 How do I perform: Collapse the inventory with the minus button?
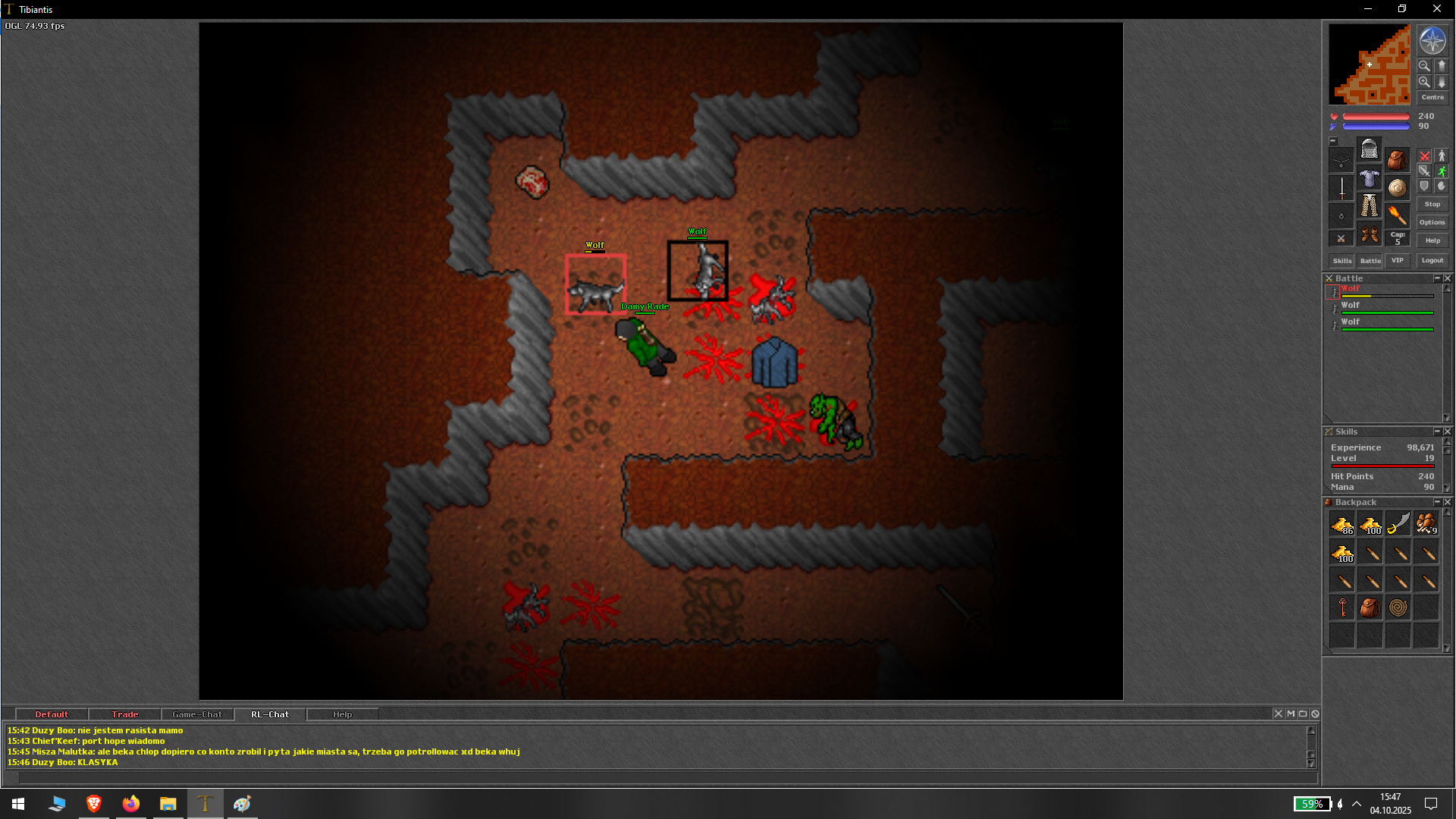click(x=1332, y=140)
